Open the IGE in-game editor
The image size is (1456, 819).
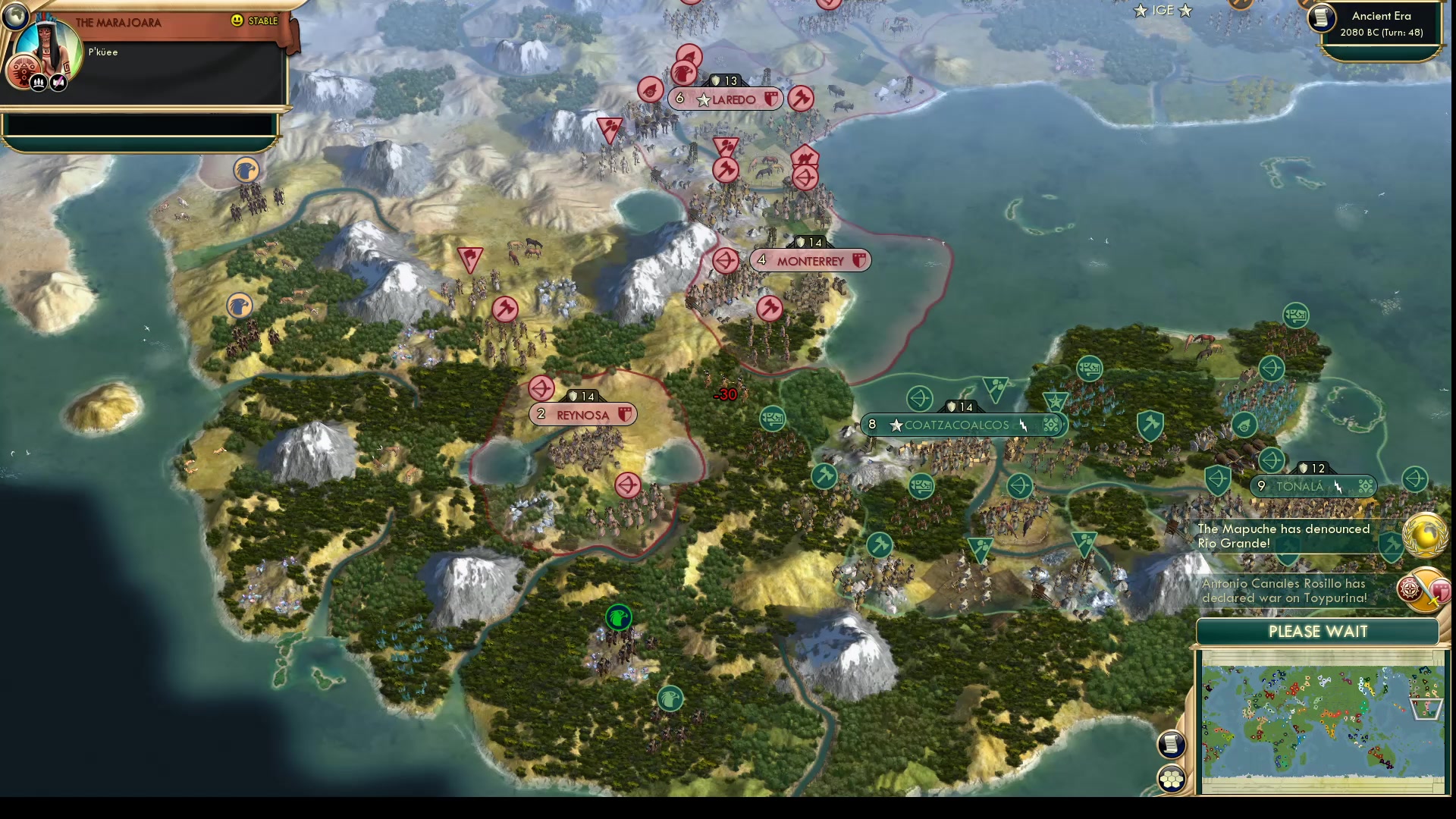click(x=1163, y=11)
